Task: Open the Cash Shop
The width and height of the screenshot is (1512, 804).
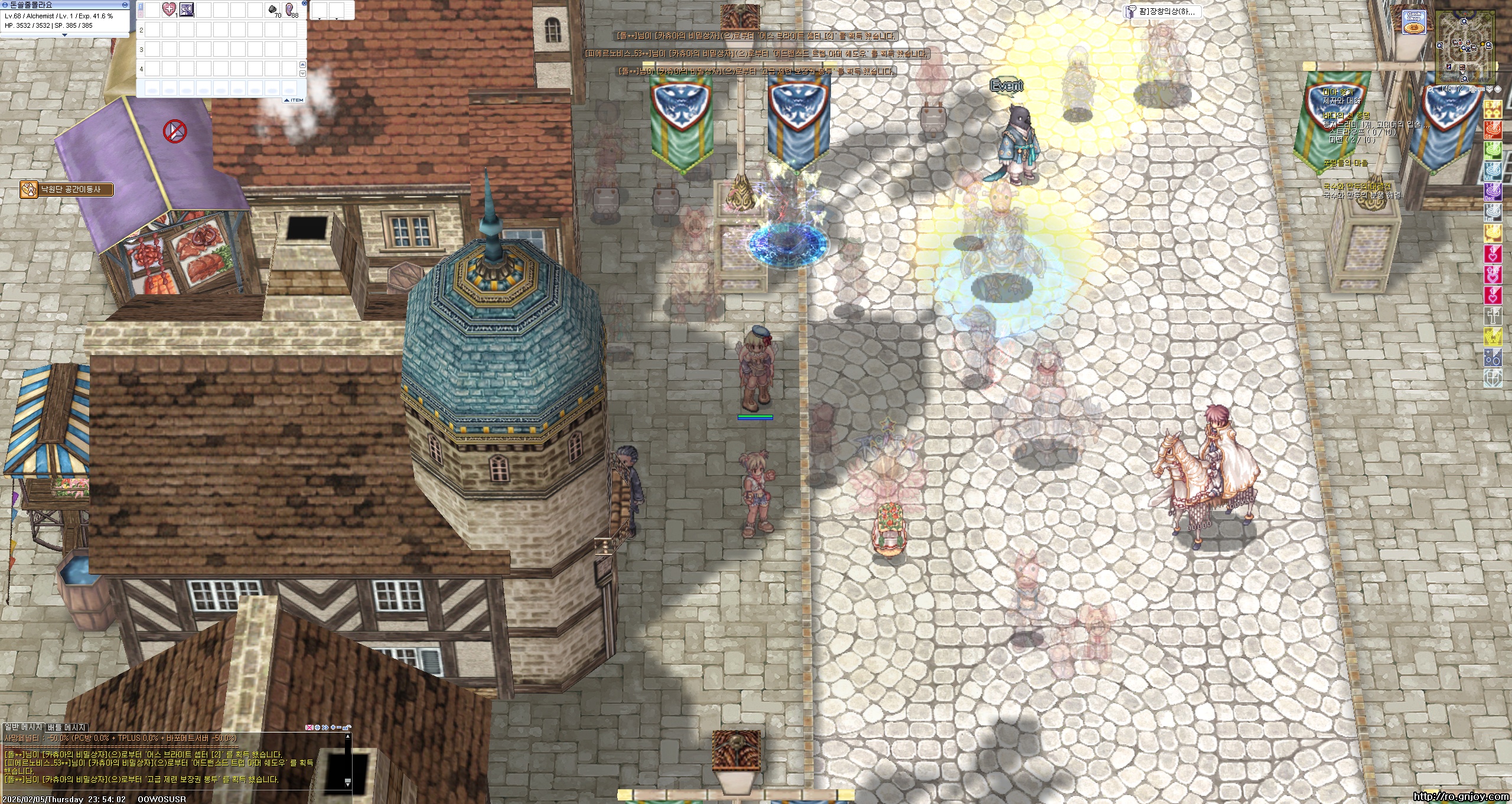Action: coord(1414,22)
